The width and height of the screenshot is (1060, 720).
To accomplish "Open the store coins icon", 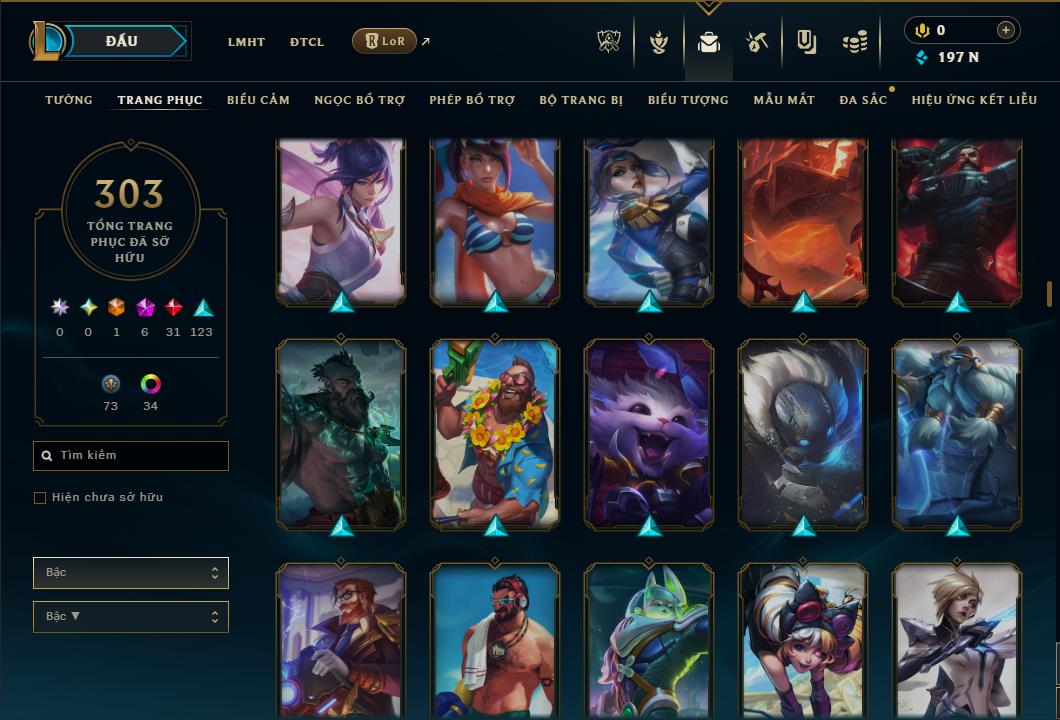I will pyautogui.click(x=854, y=42).
